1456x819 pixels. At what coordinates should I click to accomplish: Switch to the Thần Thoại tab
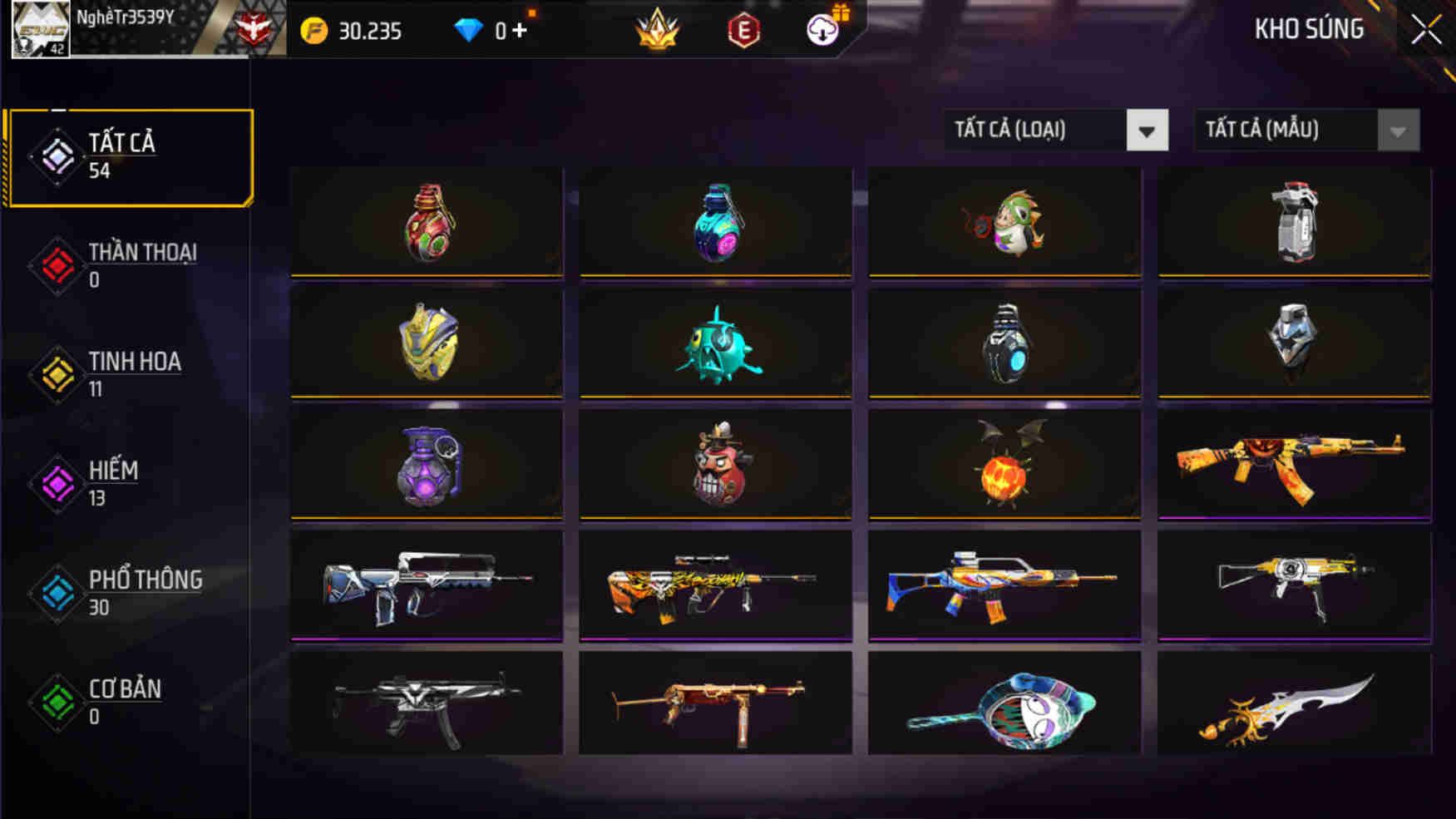click(x=129, y=265)
